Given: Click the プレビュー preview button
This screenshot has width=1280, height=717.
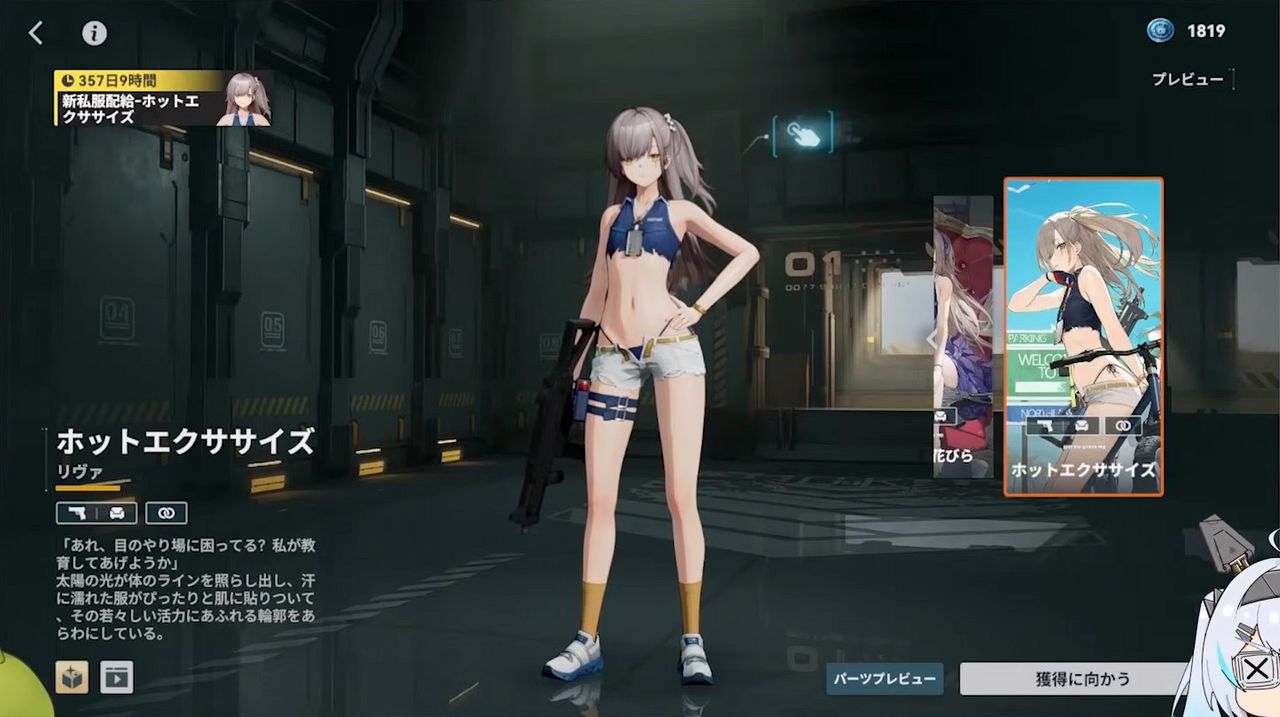Looking at the screenshot, I should pos(1188,79).
